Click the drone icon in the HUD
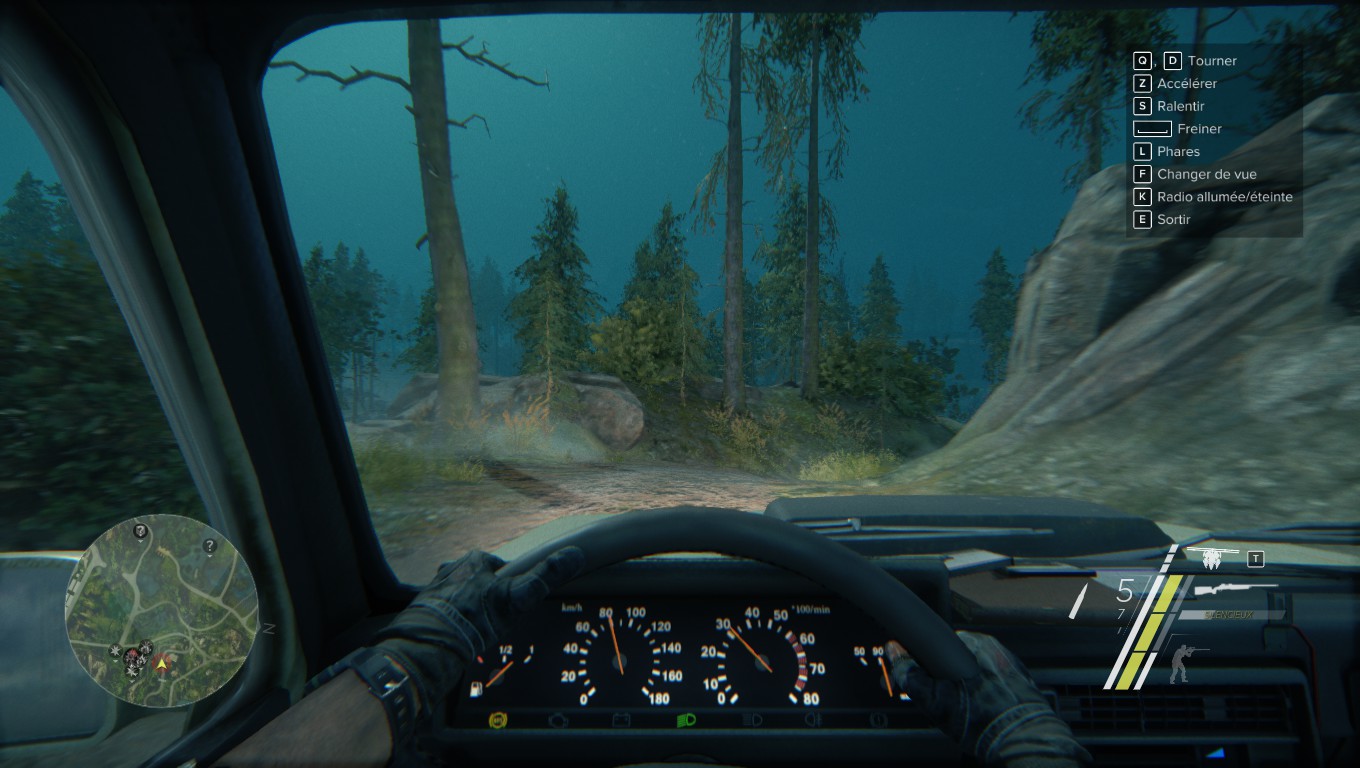 point(1212,556)
